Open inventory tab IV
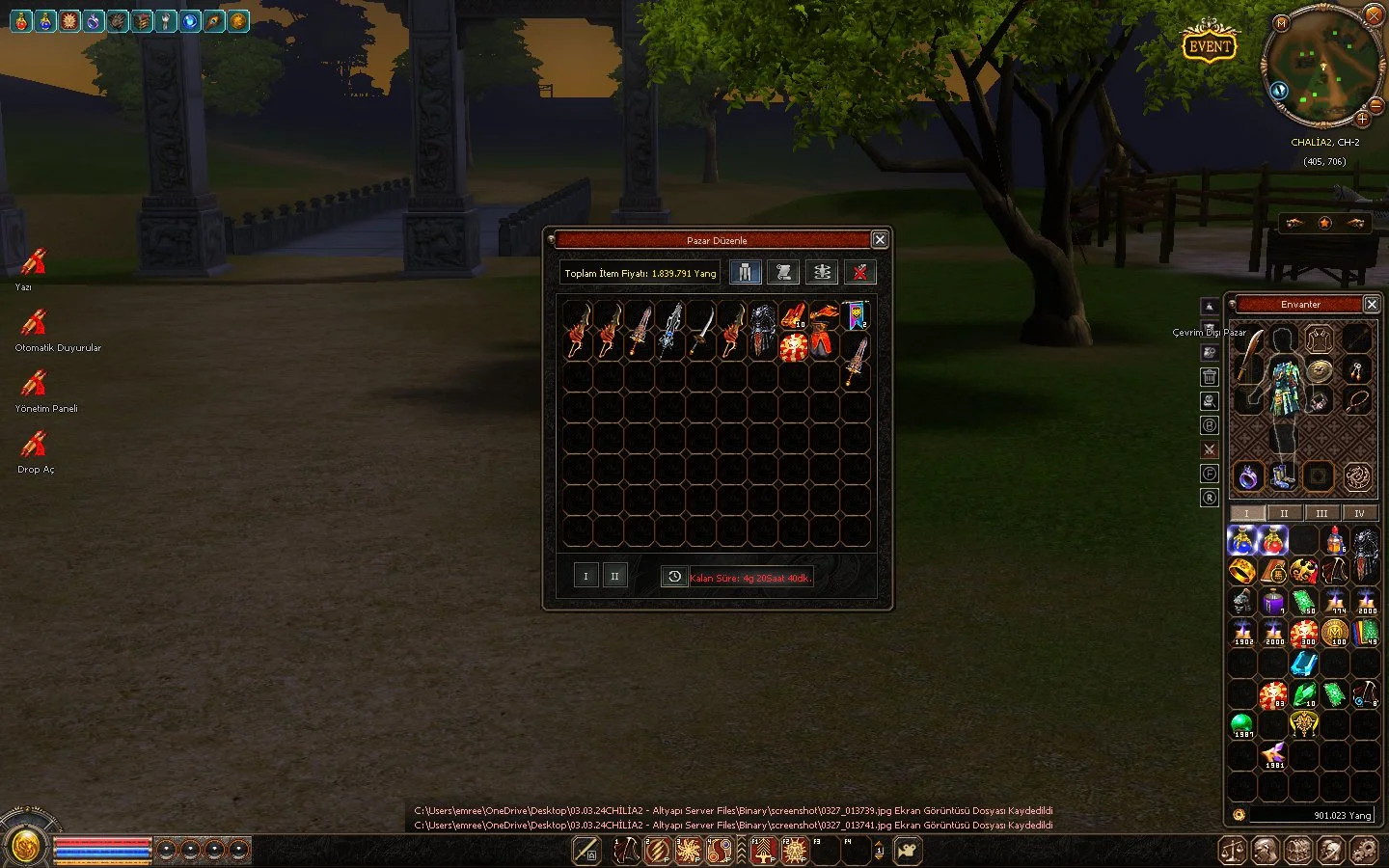Screen dimensions: 1389x868 point(1359,513)
